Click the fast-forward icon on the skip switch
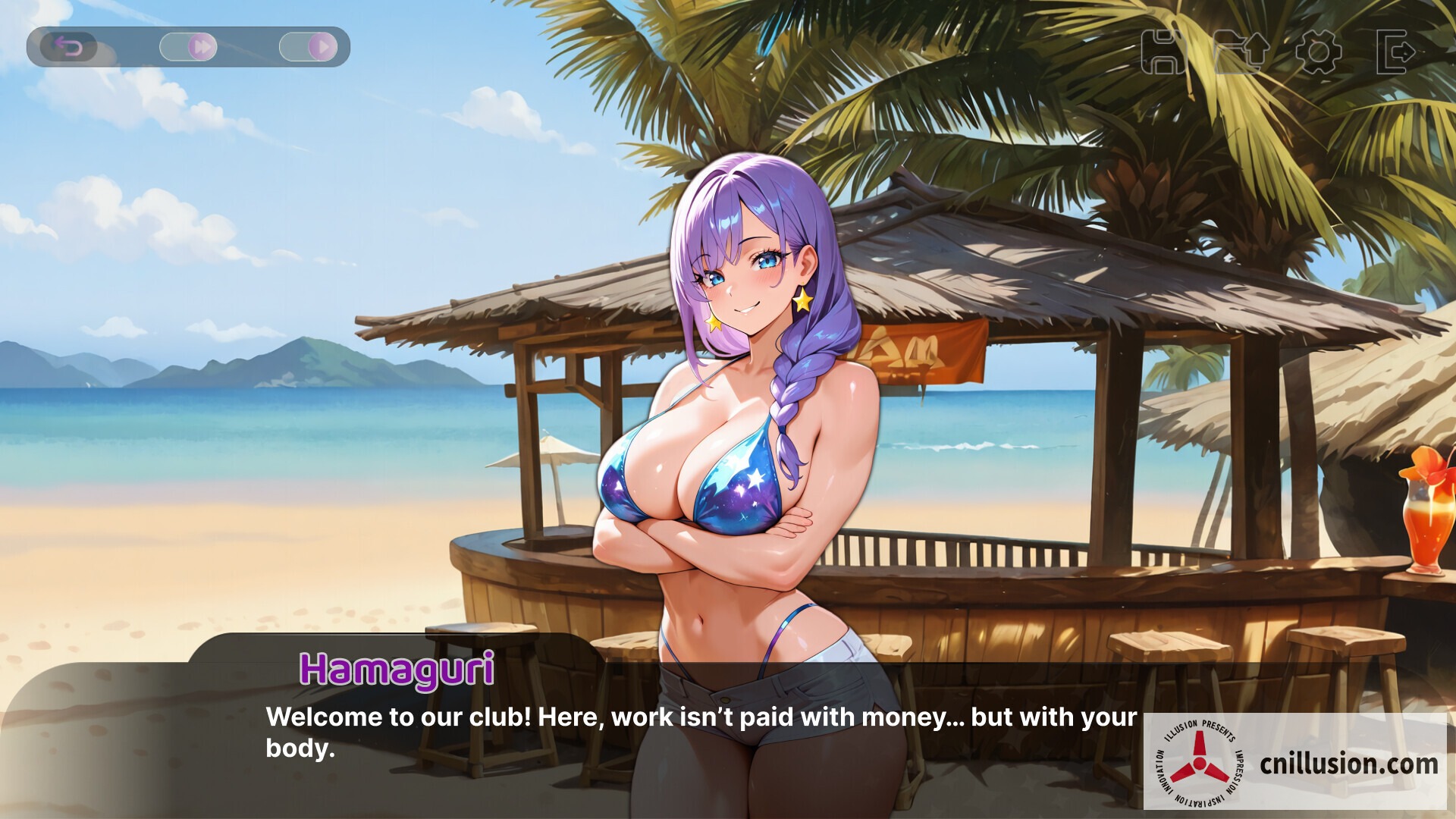This screenshot has width=1456, height=819. pos(201,45)
